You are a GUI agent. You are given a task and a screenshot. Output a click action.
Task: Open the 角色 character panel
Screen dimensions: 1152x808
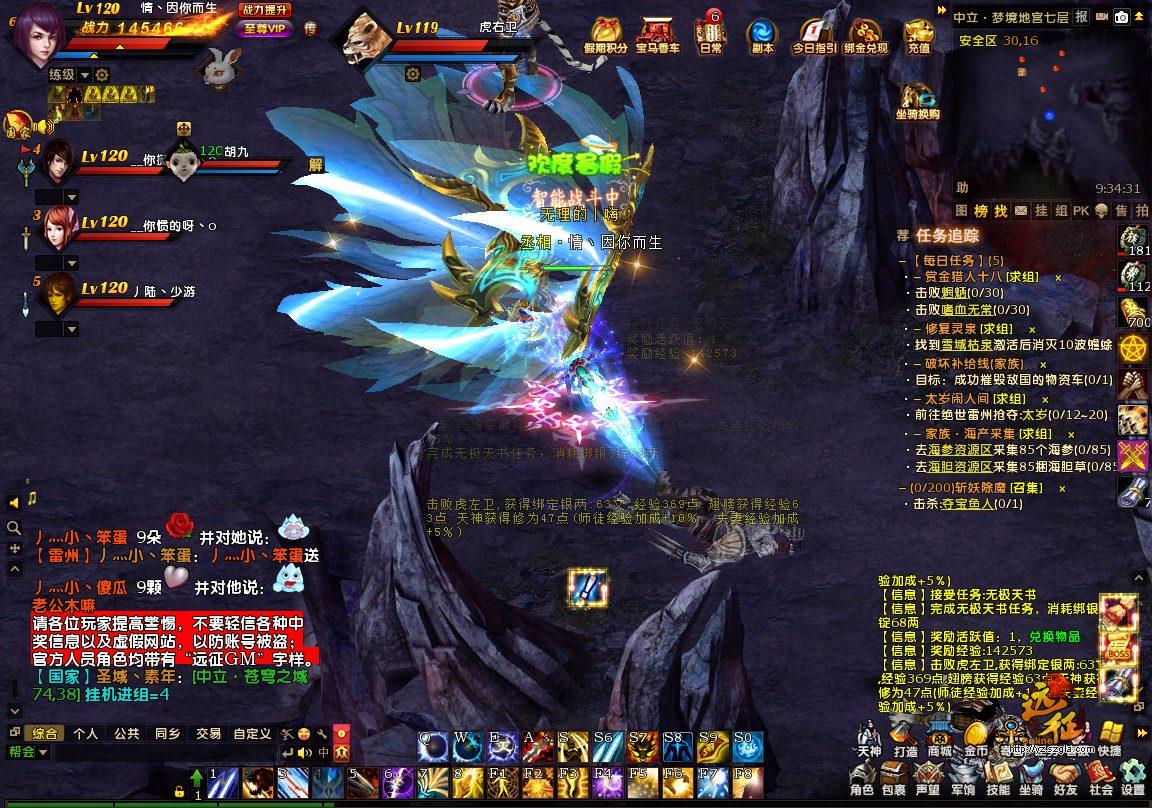[x=861, y=777]
